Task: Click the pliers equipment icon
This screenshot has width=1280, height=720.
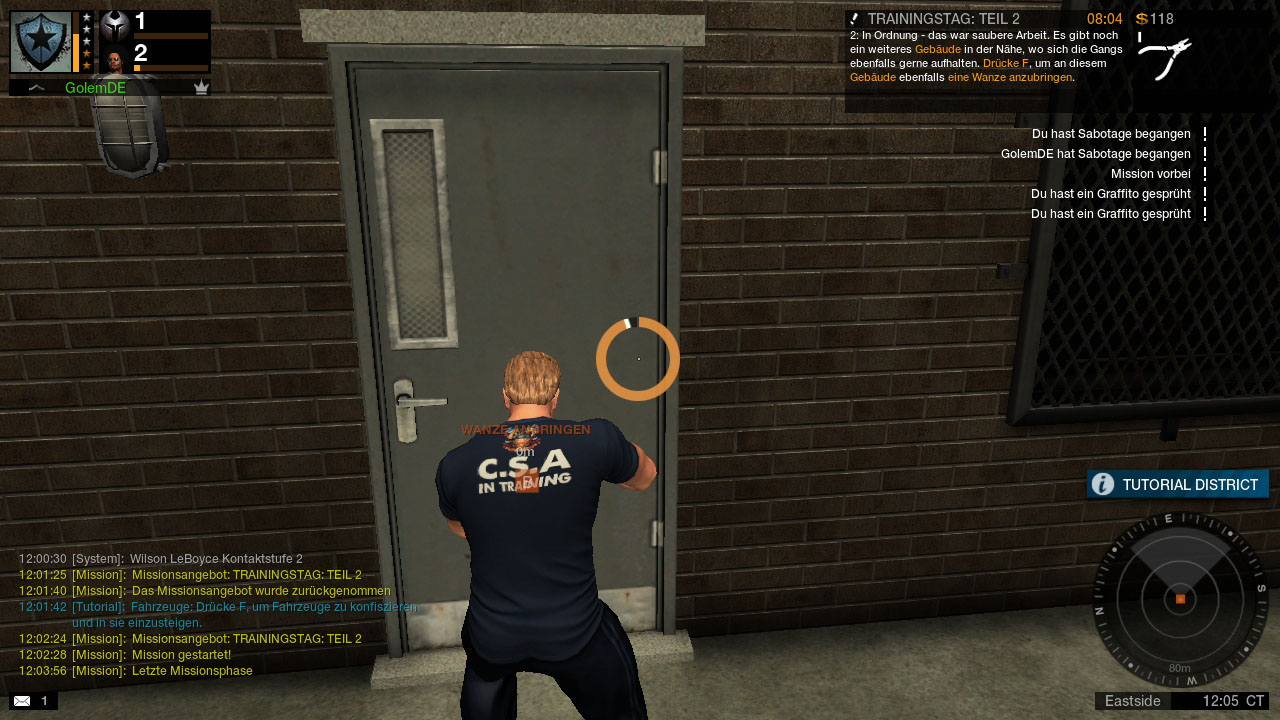Action: (1165, 58)
